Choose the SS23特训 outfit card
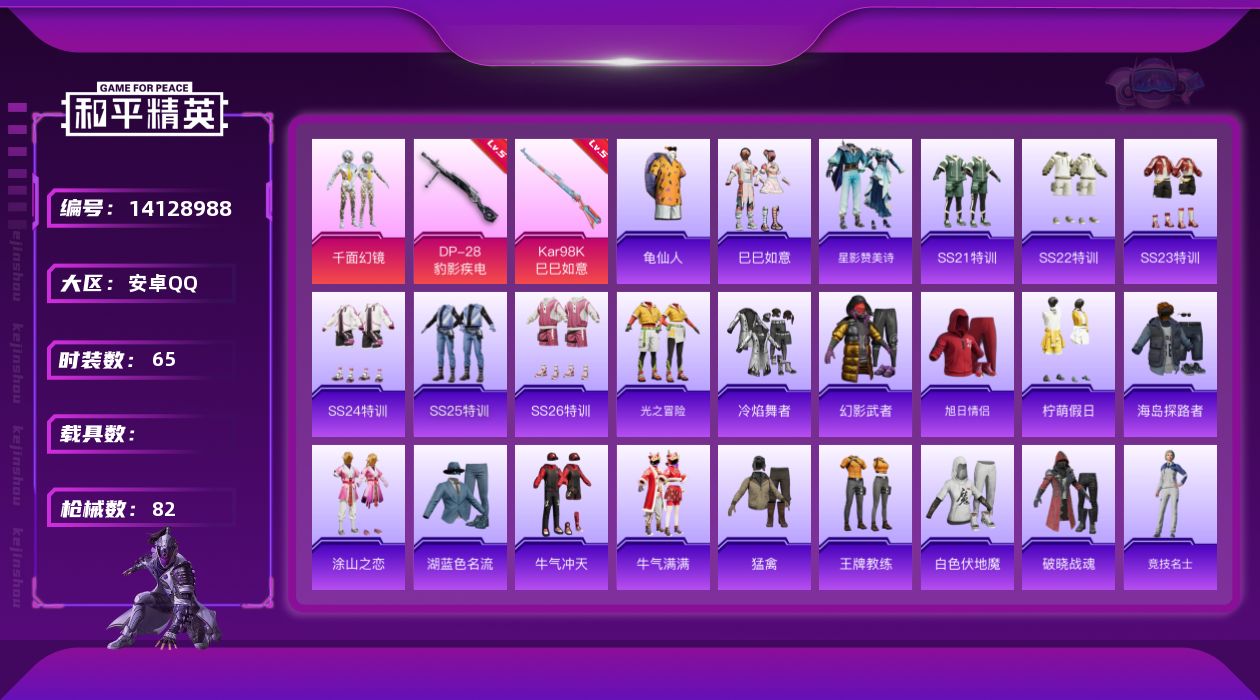This screenshot has width=1260, height=700. [x=1170, y=211]
